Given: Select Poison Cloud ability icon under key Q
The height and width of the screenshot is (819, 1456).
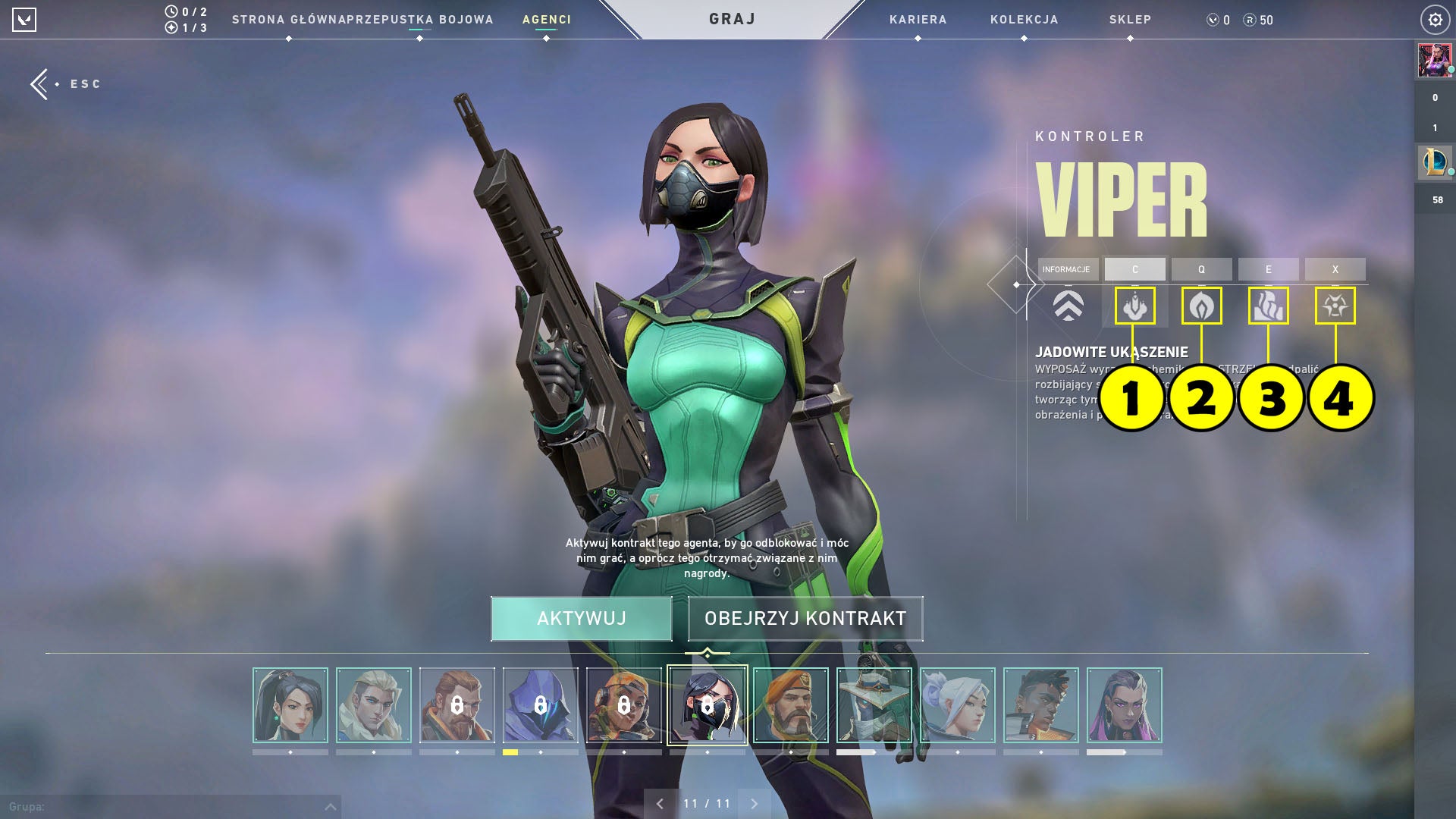Looking at the screenshot, I should (1202, 306).
